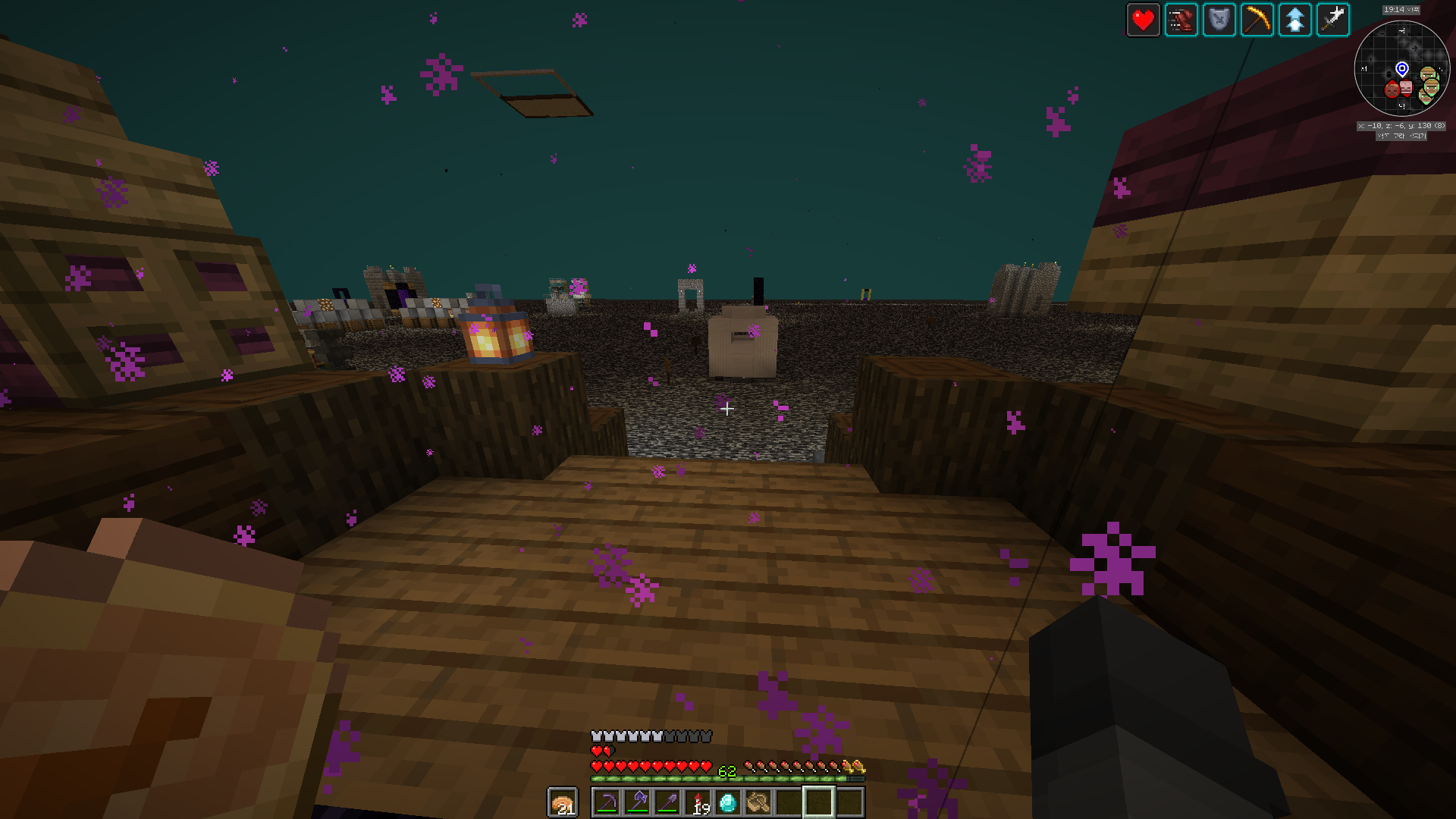The height and width of the screenshot is (819, 1456).
Task: Click the blue upward arrows effect icon
Action: click(1294, 20)
